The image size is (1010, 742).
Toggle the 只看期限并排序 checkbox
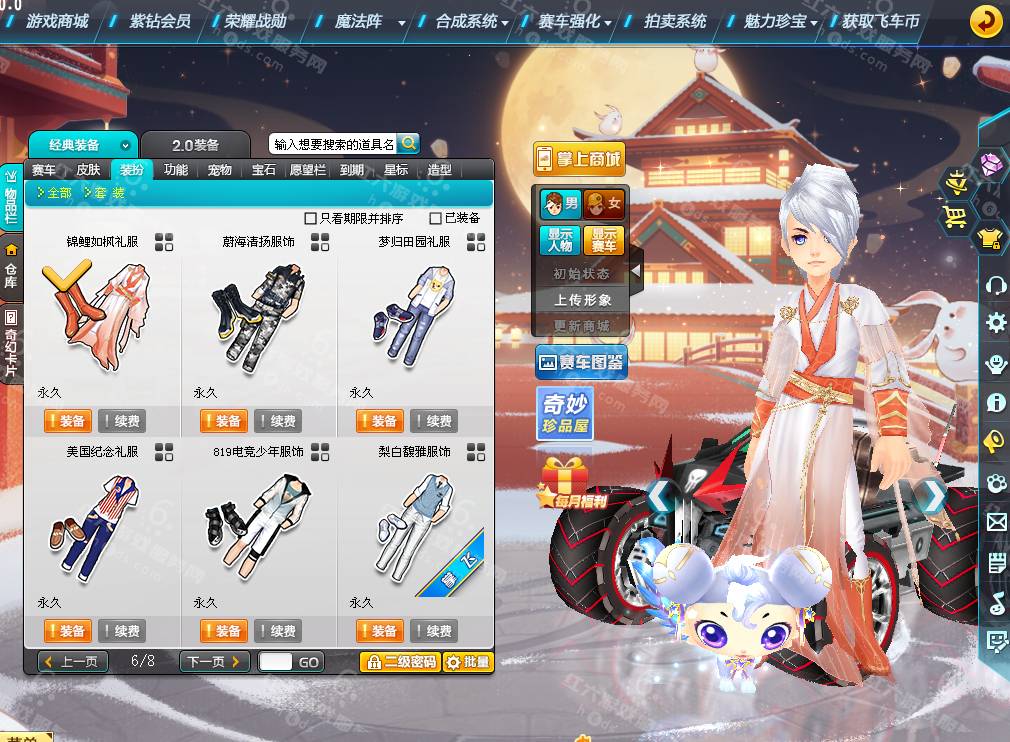(x=310, y=218)
